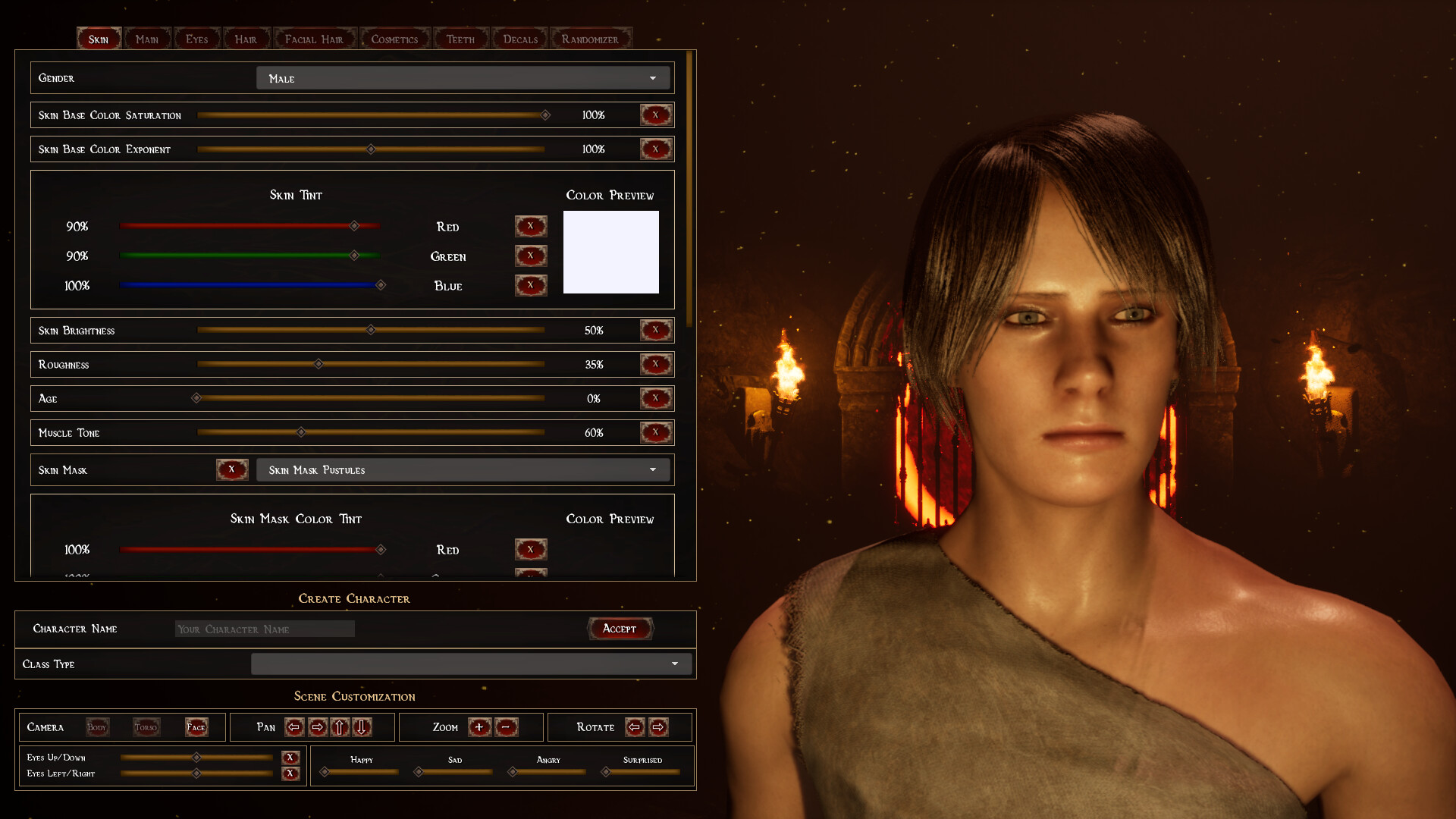
Task: Click the Pan left arrow icon
Action: [294, 727]
